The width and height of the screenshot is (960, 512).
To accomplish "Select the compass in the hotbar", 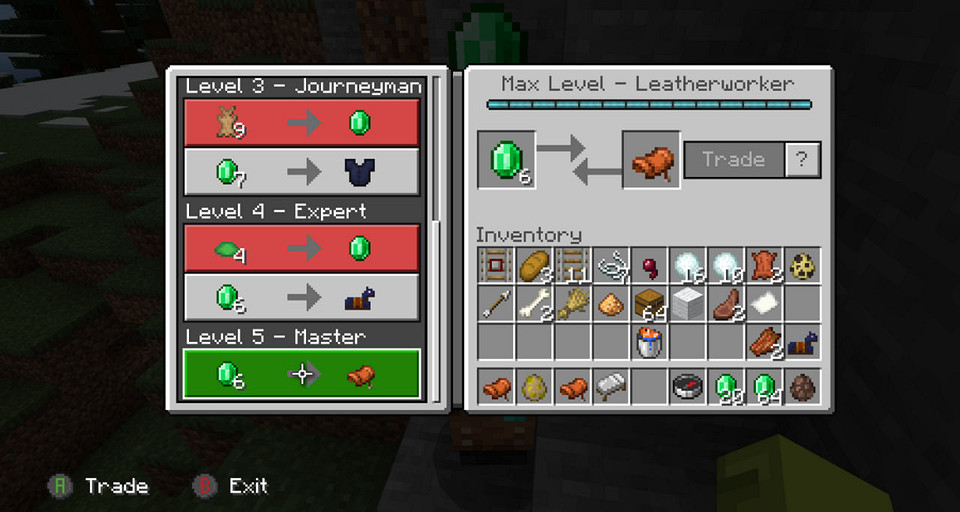I will (688, 387).
